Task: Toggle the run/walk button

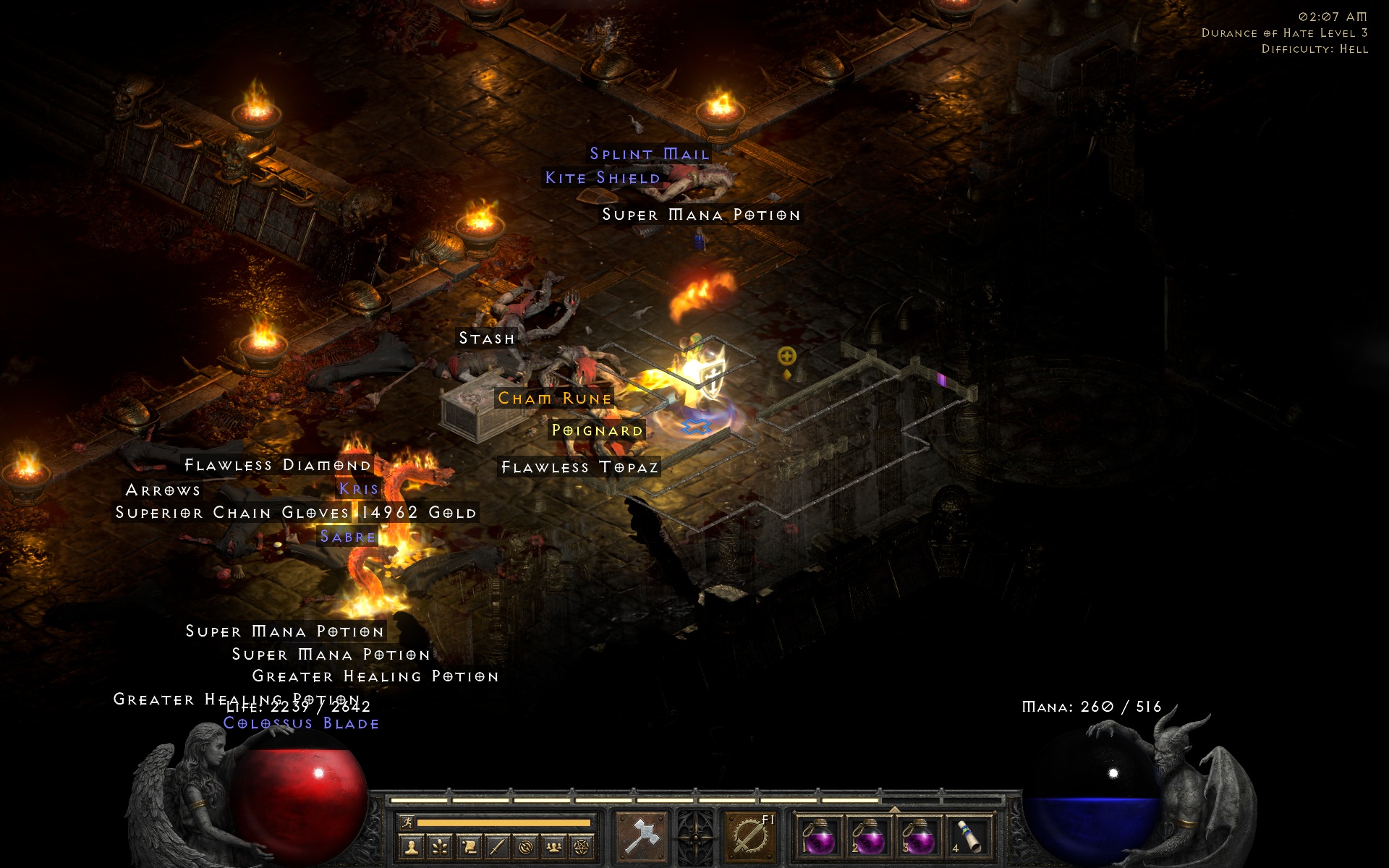Action: pyautogui.click(x=407, y=822)
